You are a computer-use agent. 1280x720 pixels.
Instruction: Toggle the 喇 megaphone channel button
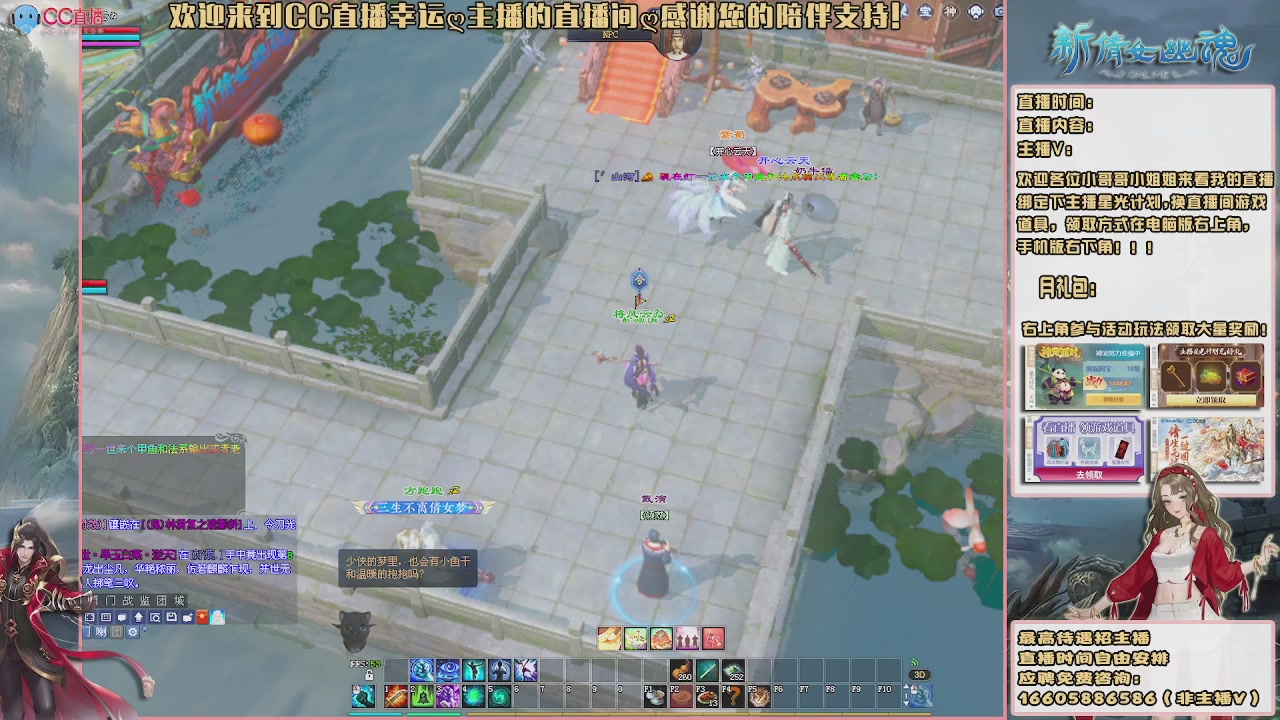pos(101,633)
